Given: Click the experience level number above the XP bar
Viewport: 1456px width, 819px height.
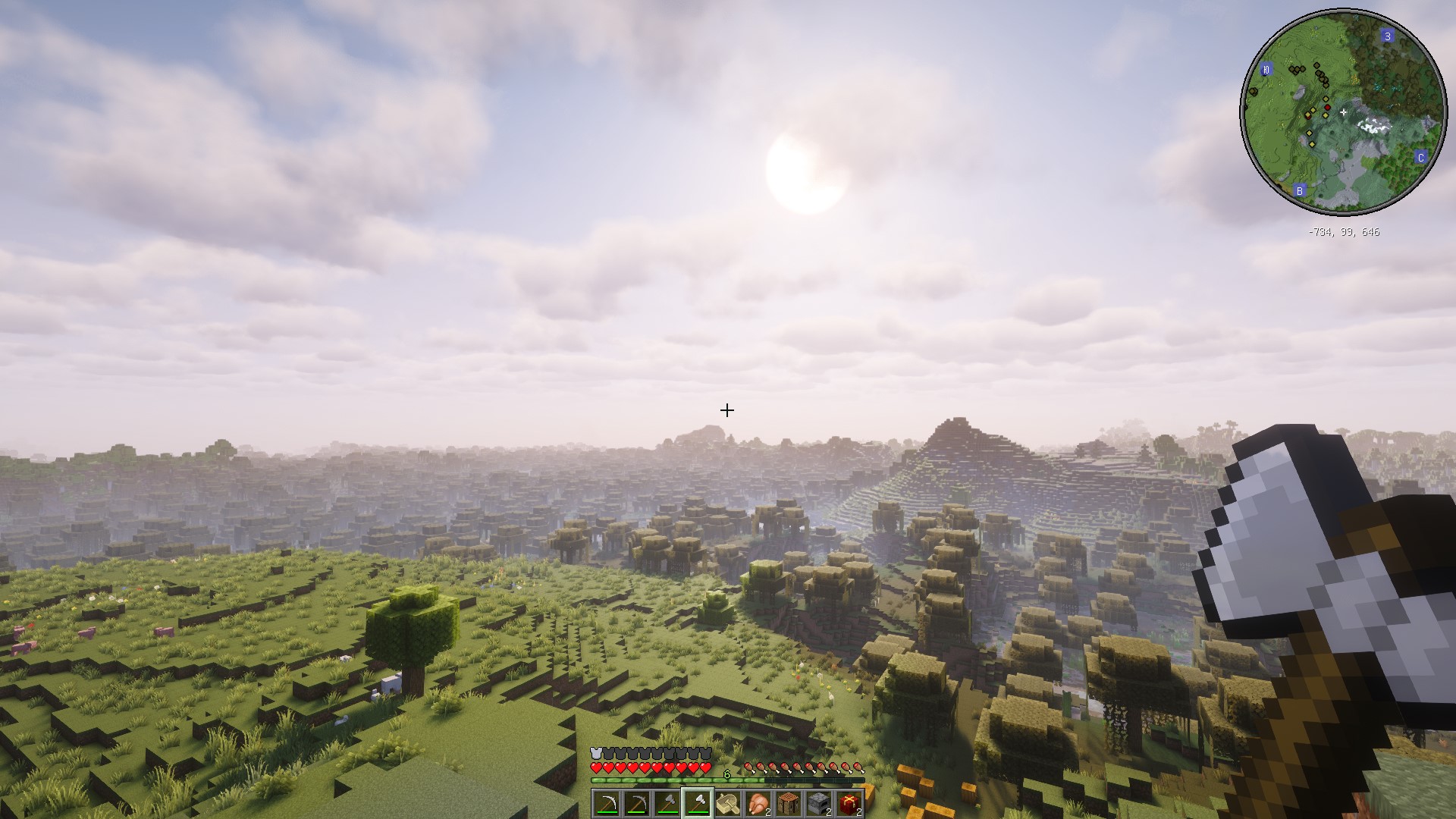Looking at the screenshot, I should (x=726, y=773).
